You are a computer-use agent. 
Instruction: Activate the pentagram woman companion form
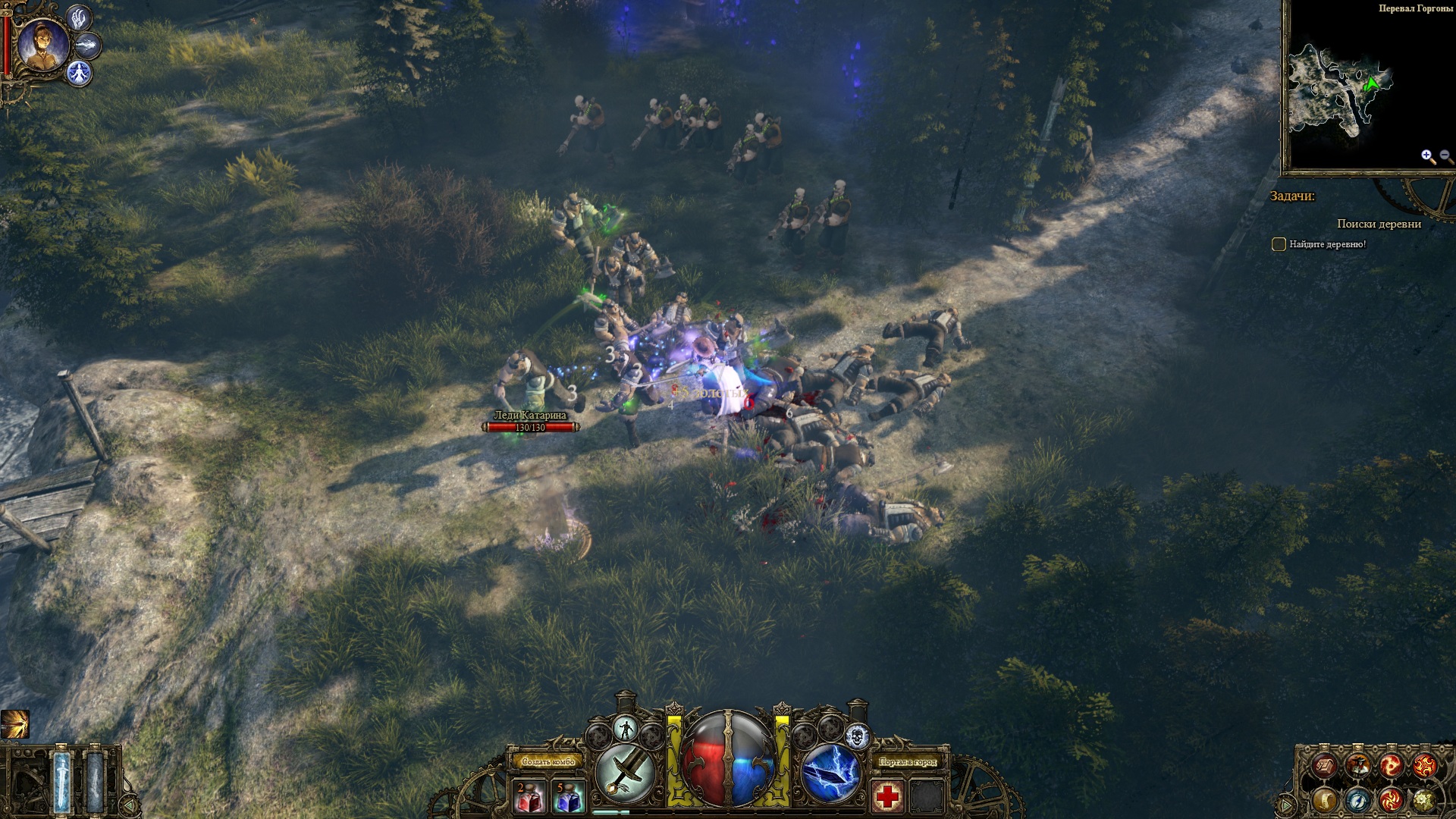(x=79, y=73)
